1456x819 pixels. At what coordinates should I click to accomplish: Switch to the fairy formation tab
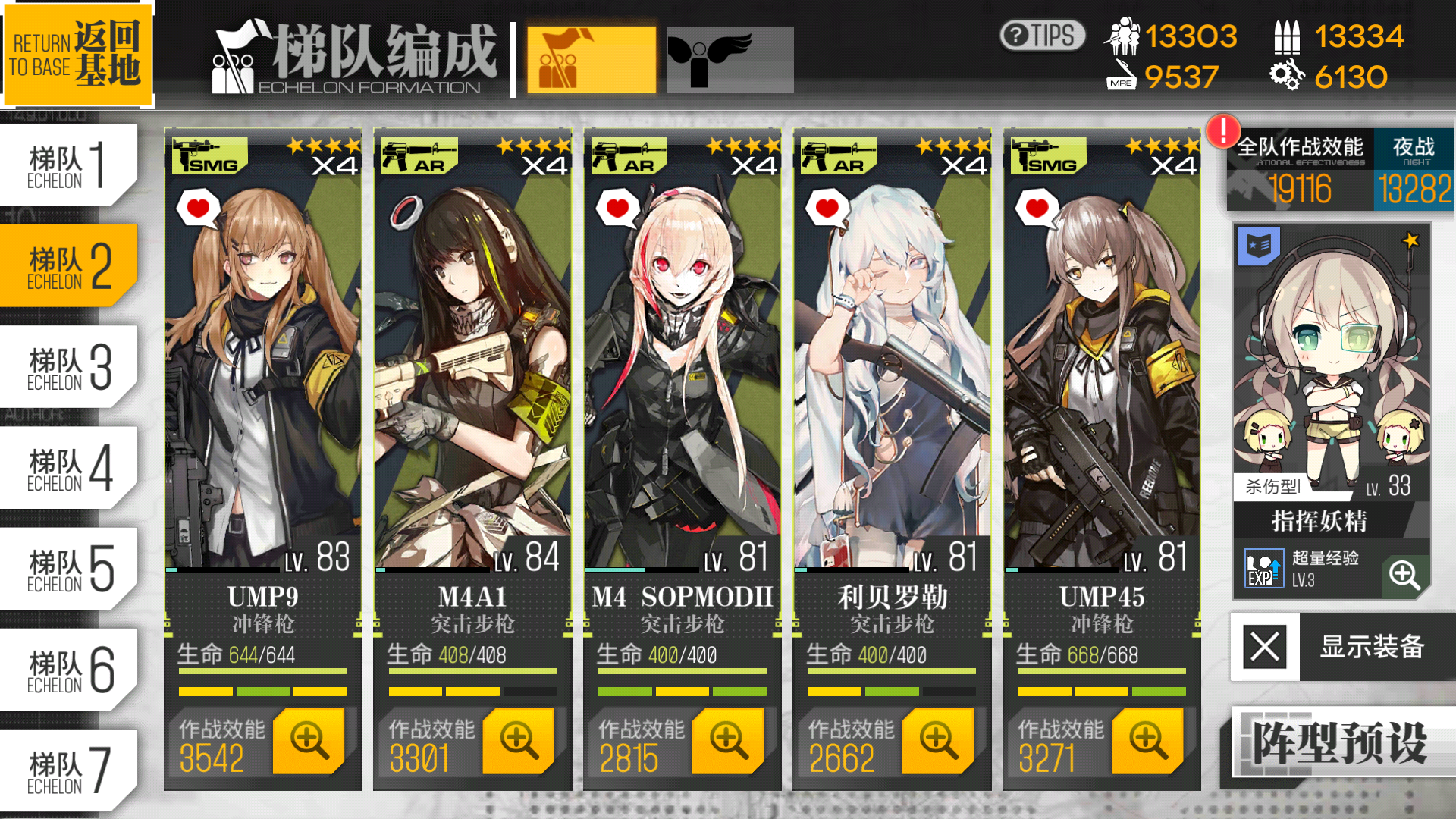pos(730,58)
